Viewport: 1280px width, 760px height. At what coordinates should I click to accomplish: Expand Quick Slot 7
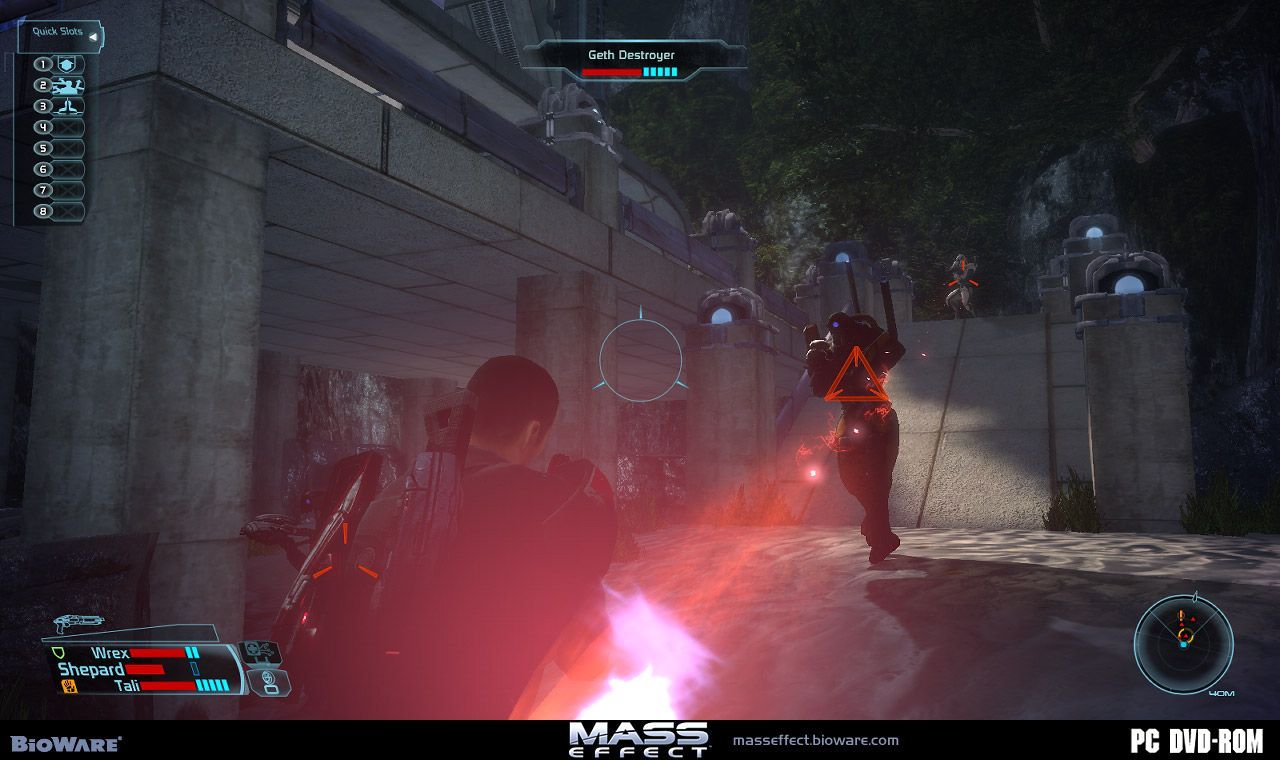(x=67, y=190)
